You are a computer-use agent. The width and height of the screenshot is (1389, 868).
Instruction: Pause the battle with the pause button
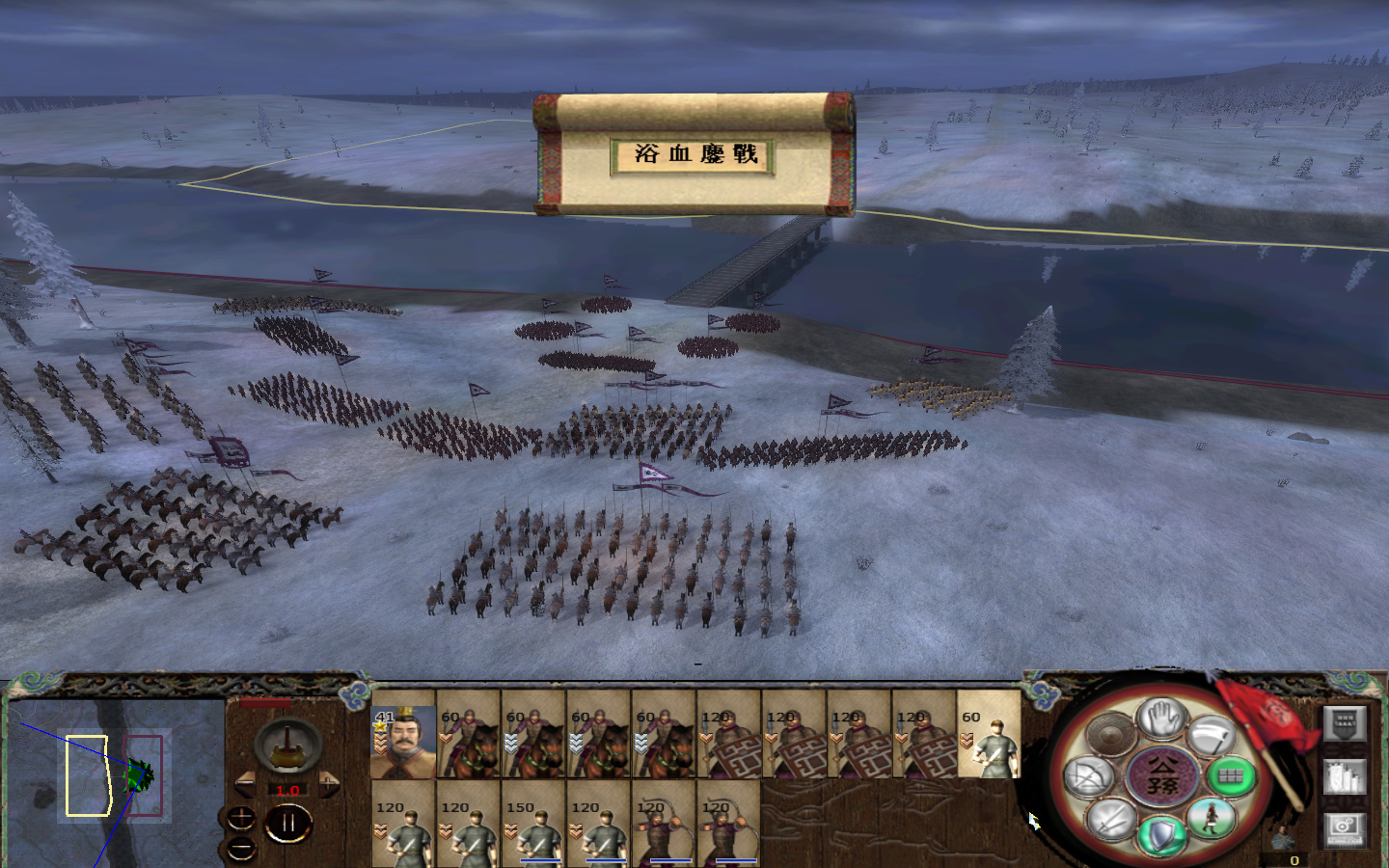(x=288, y=822)
